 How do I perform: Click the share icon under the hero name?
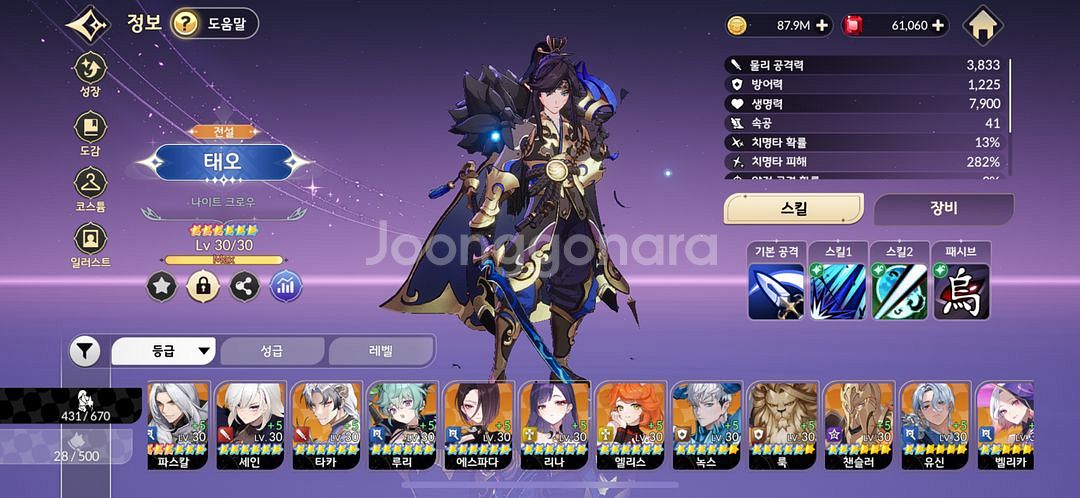pos(244,287)
